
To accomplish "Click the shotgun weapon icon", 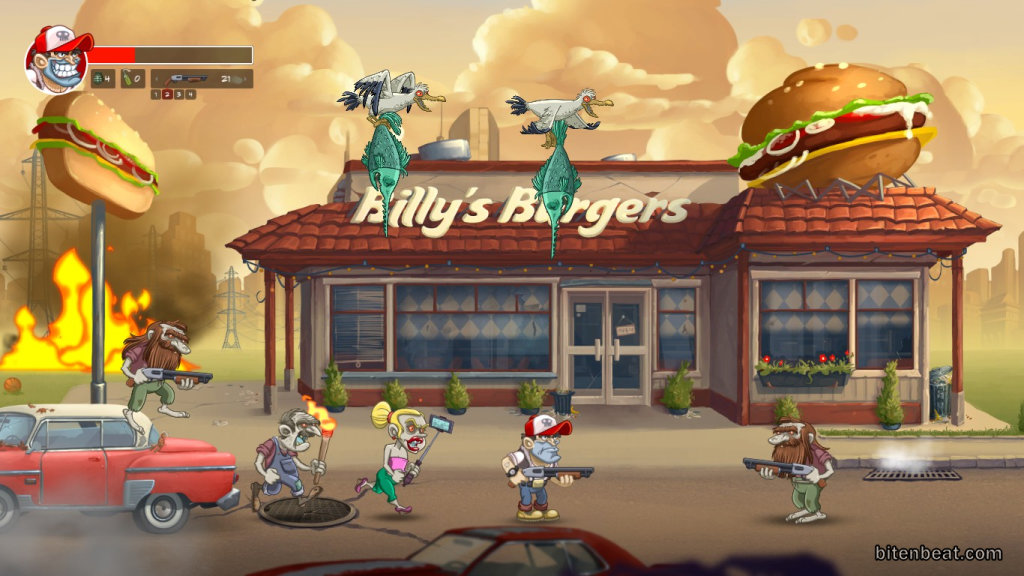I will point(188,78).
